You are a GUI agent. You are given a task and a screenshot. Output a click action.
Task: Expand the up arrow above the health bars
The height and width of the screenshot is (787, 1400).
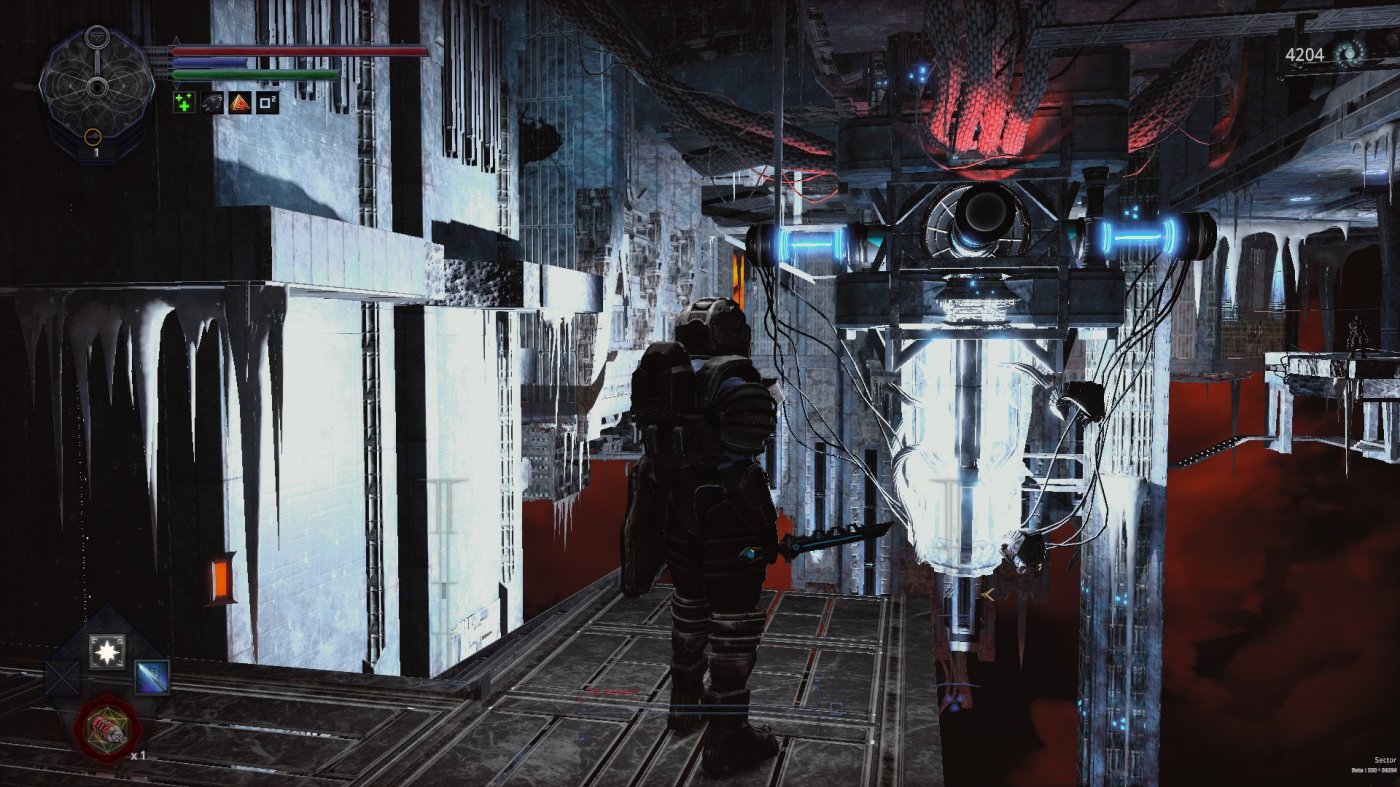[x=176, y=40]
